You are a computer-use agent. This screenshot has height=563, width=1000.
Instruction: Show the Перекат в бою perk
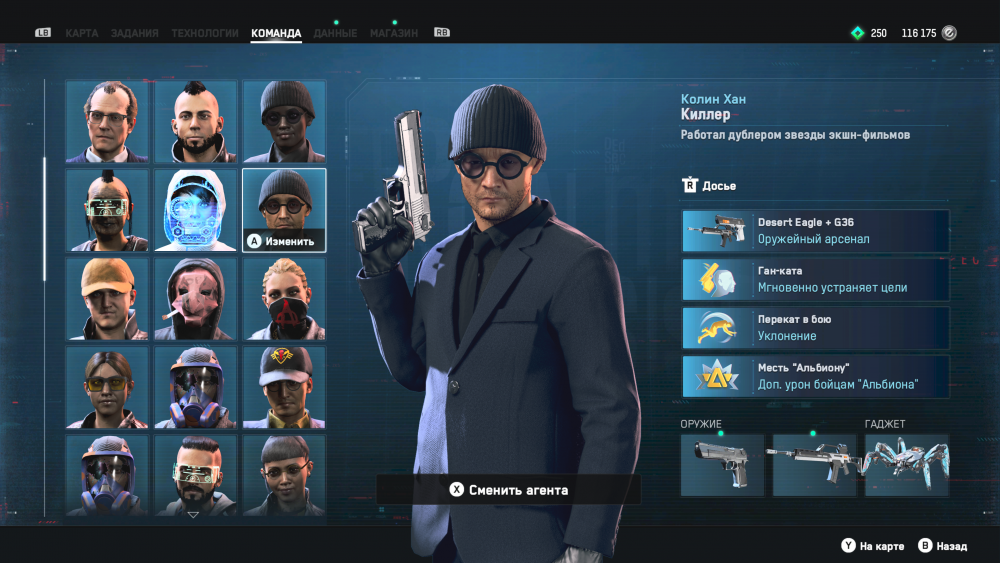pos(815,328)
